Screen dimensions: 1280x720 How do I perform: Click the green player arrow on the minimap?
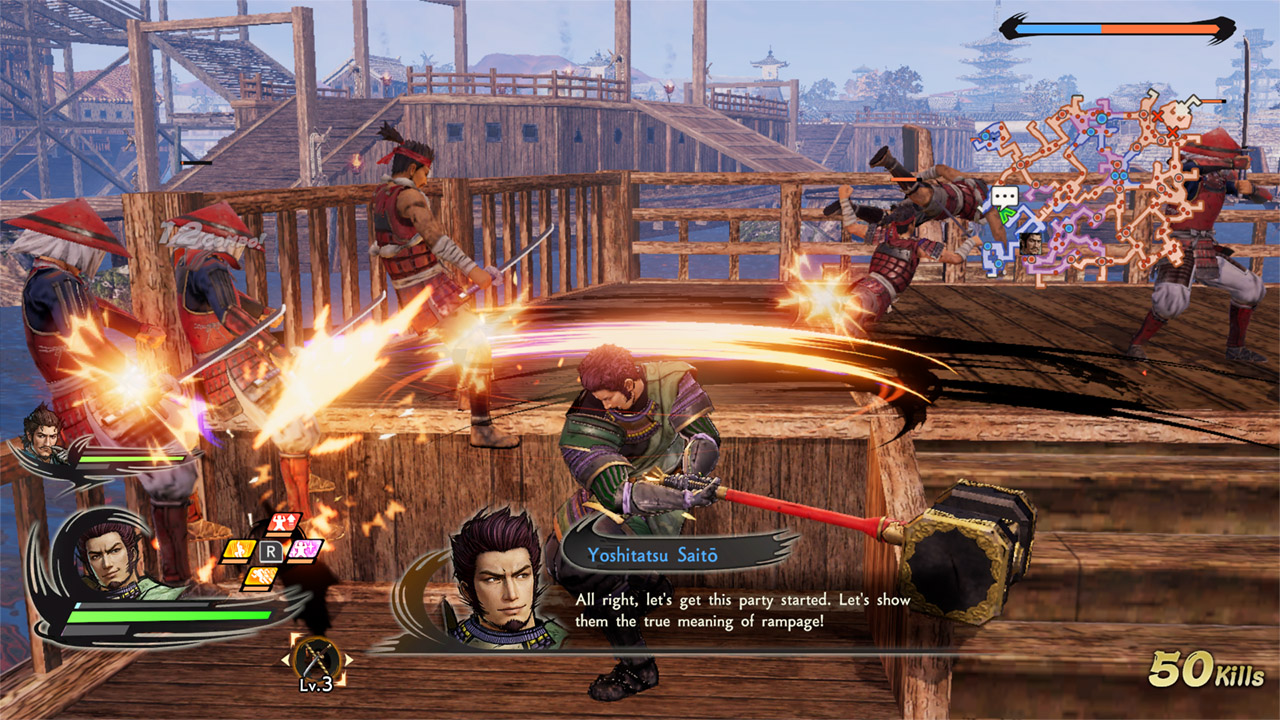pyautogui.click(x=1007, y=214)
